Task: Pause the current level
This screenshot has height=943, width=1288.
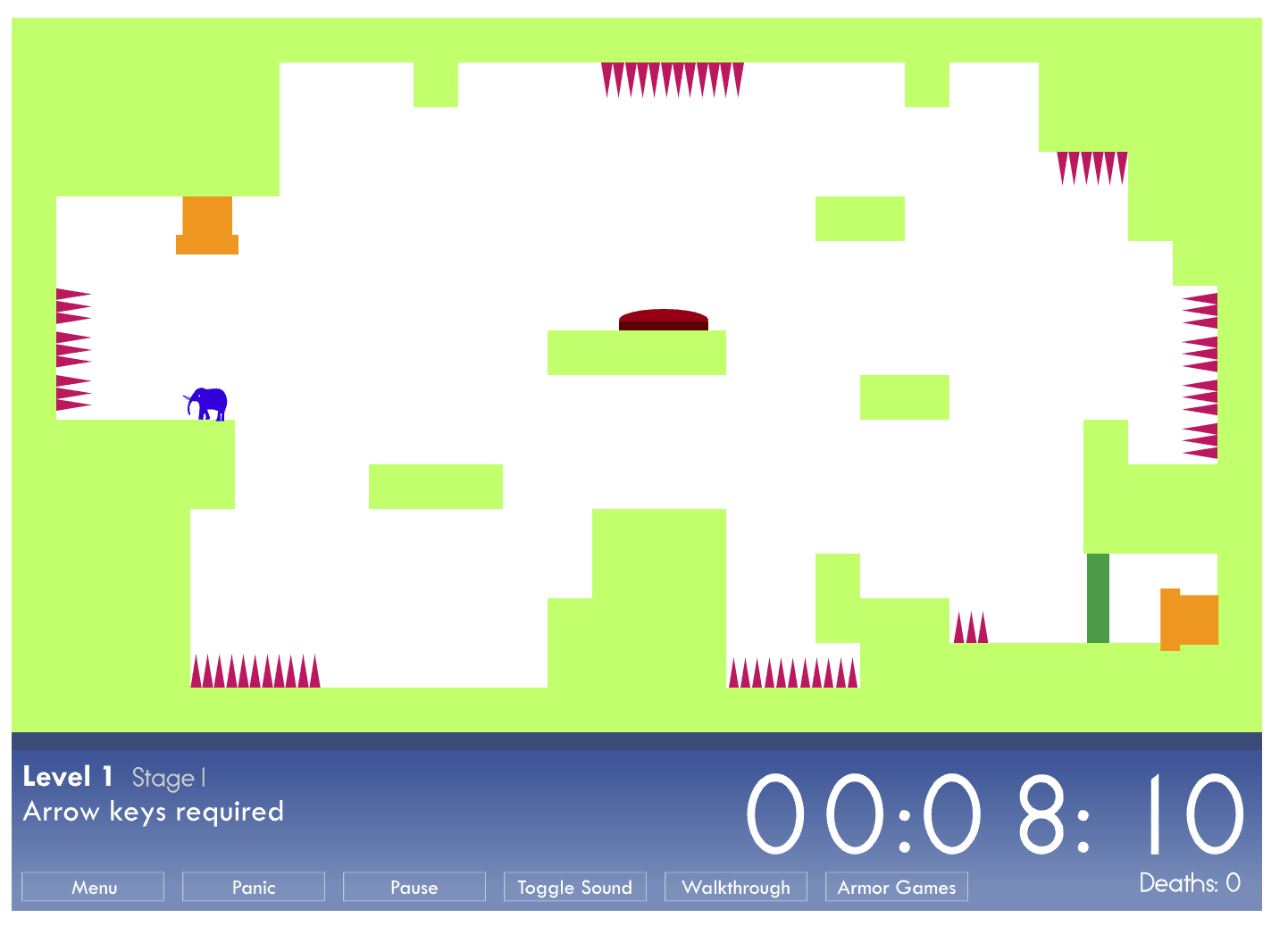Action: (x=414, y=887)
